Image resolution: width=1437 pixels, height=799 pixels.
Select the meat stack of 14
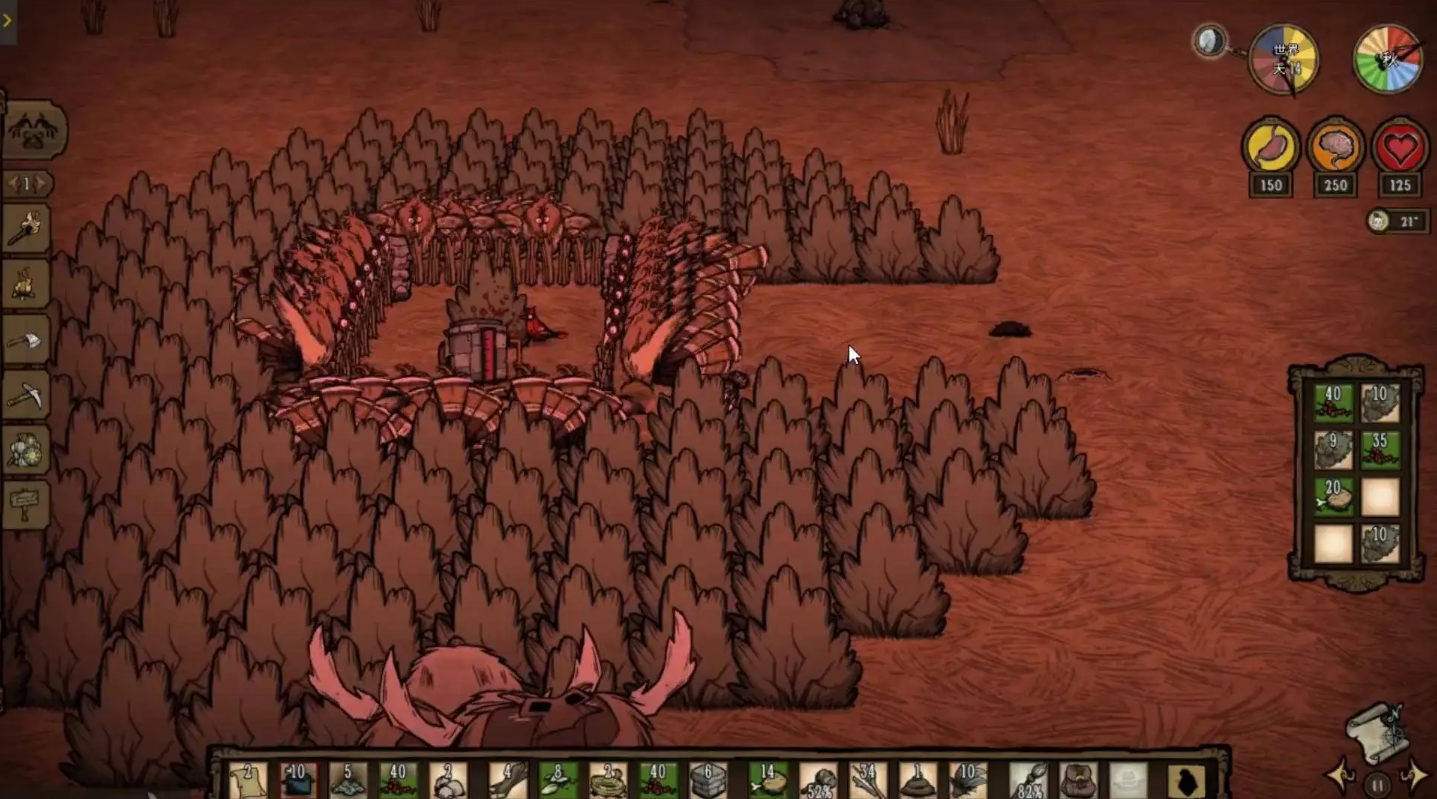tap(768, 780)
